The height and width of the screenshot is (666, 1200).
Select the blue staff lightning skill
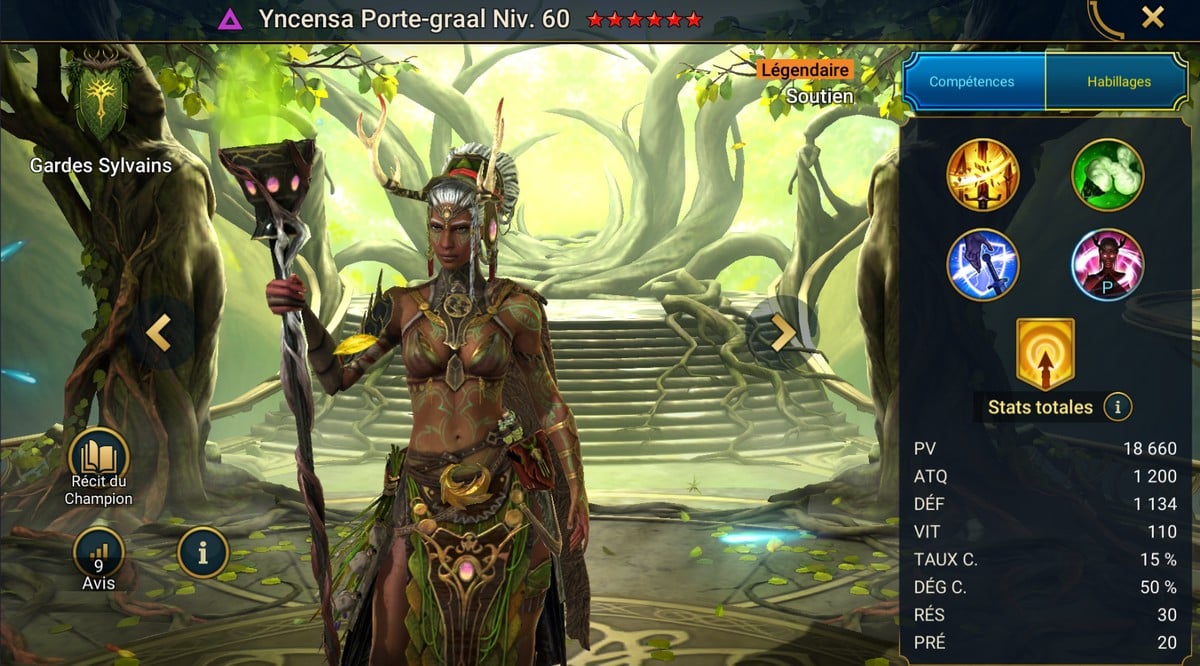pos(983,264)
